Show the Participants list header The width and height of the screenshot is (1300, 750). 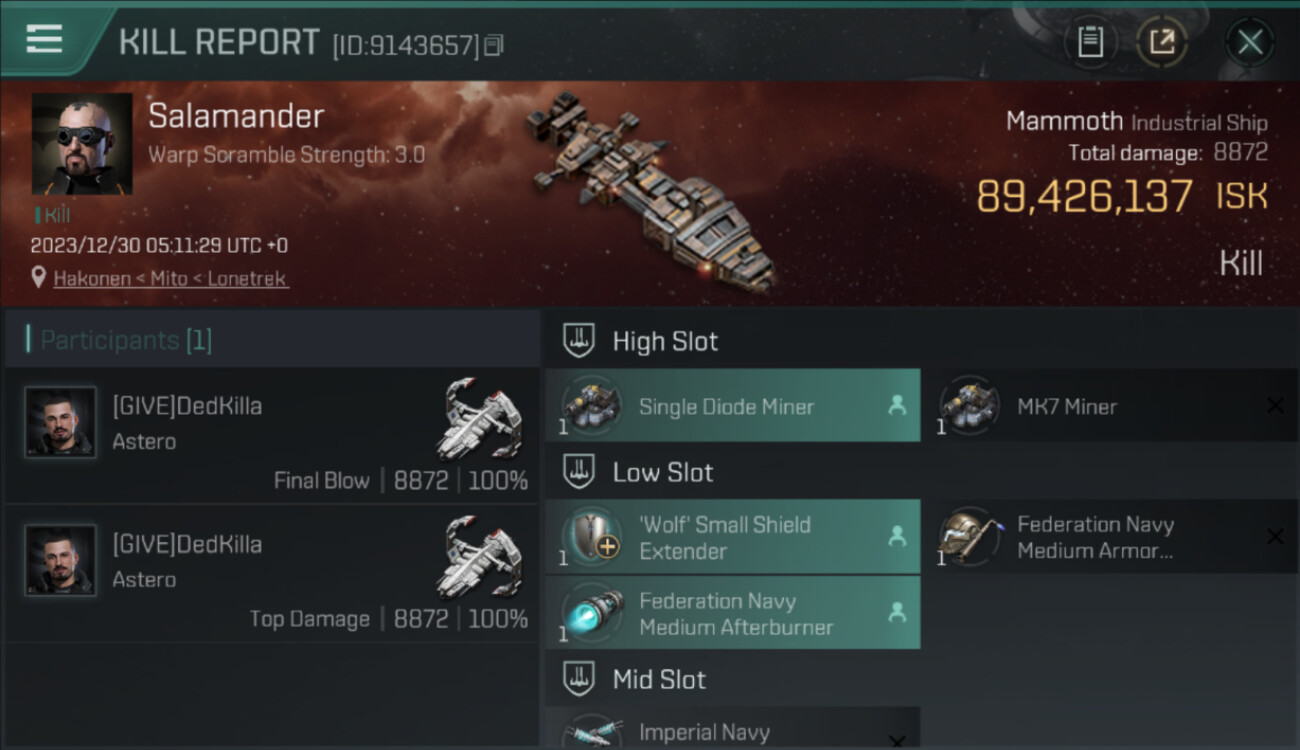pyautogui.click(x=126, y=340)
